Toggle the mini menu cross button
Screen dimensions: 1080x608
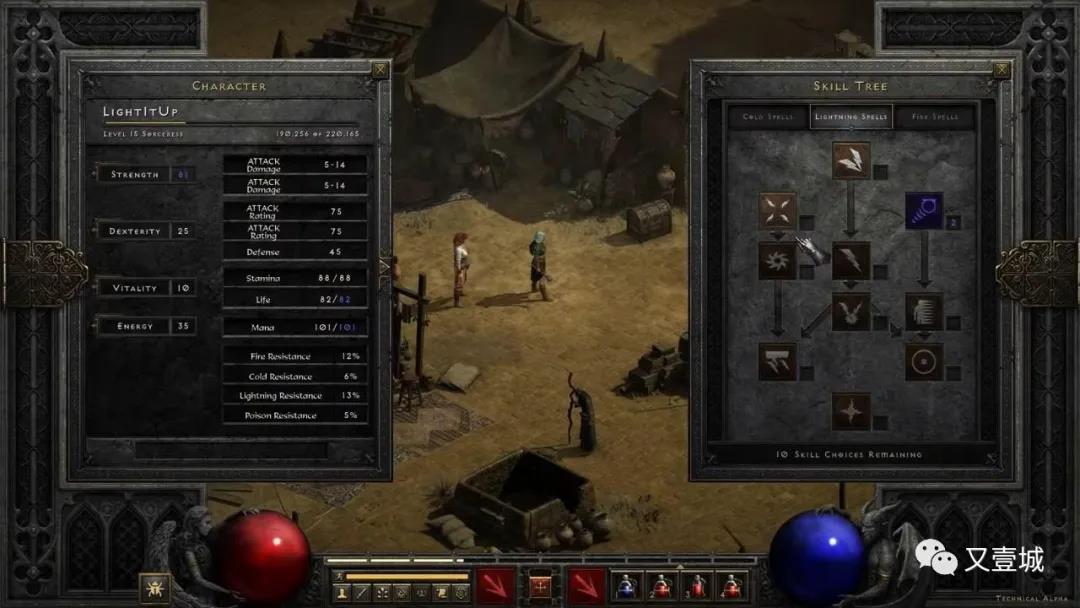pos(541,584)
